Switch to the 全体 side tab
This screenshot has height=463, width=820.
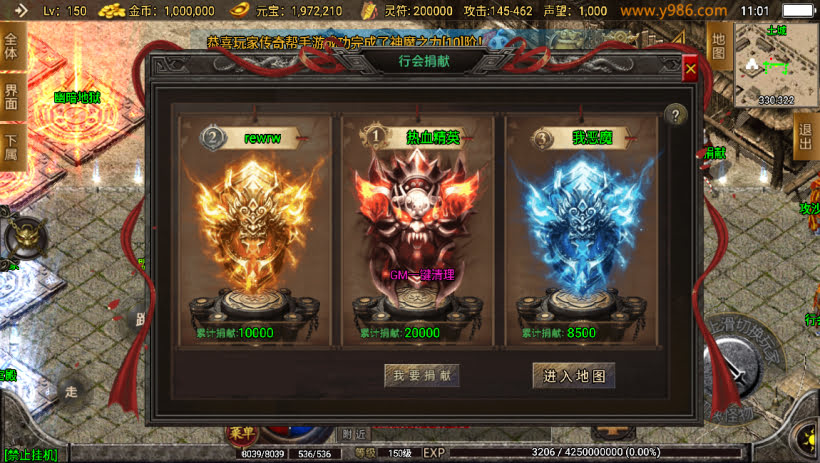11,46
